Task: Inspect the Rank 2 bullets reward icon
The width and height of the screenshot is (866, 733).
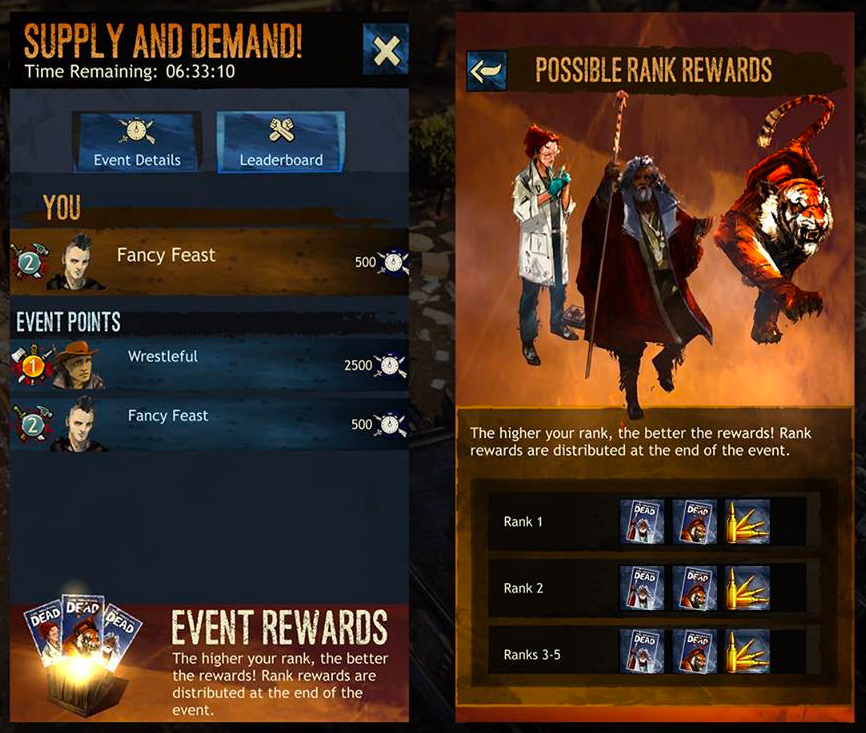Action: [x=747, y=587]
